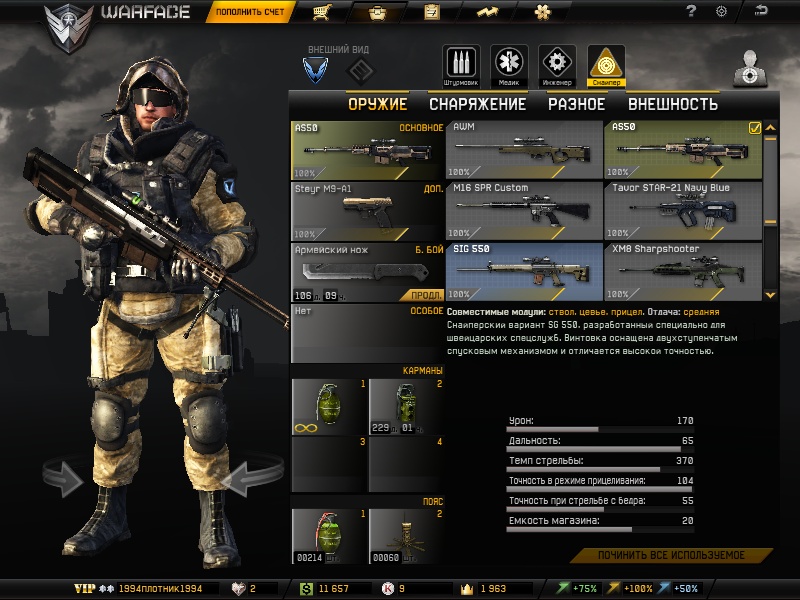Go back with the return arrow button

coord(763,12)
